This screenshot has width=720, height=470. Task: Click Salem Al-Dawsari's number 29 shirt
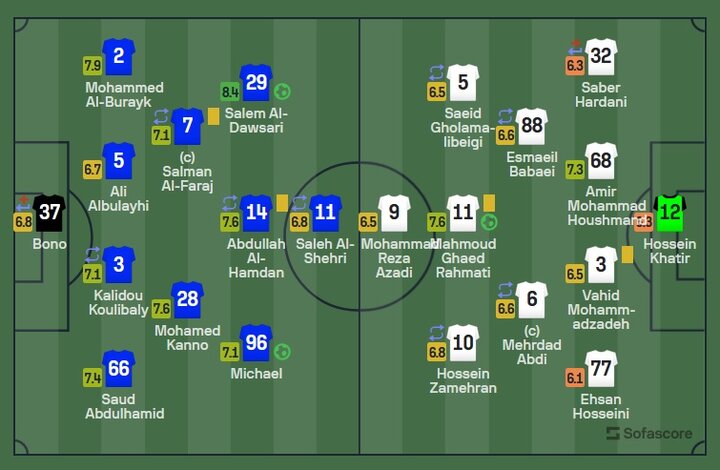coord(257,83)
